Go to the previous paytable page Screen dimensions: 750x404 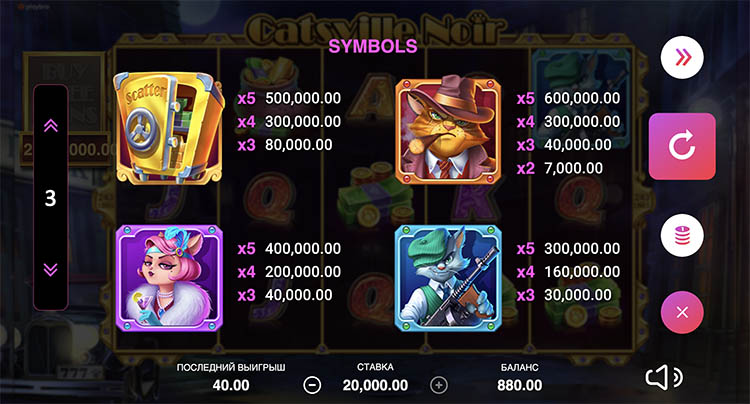51,125
